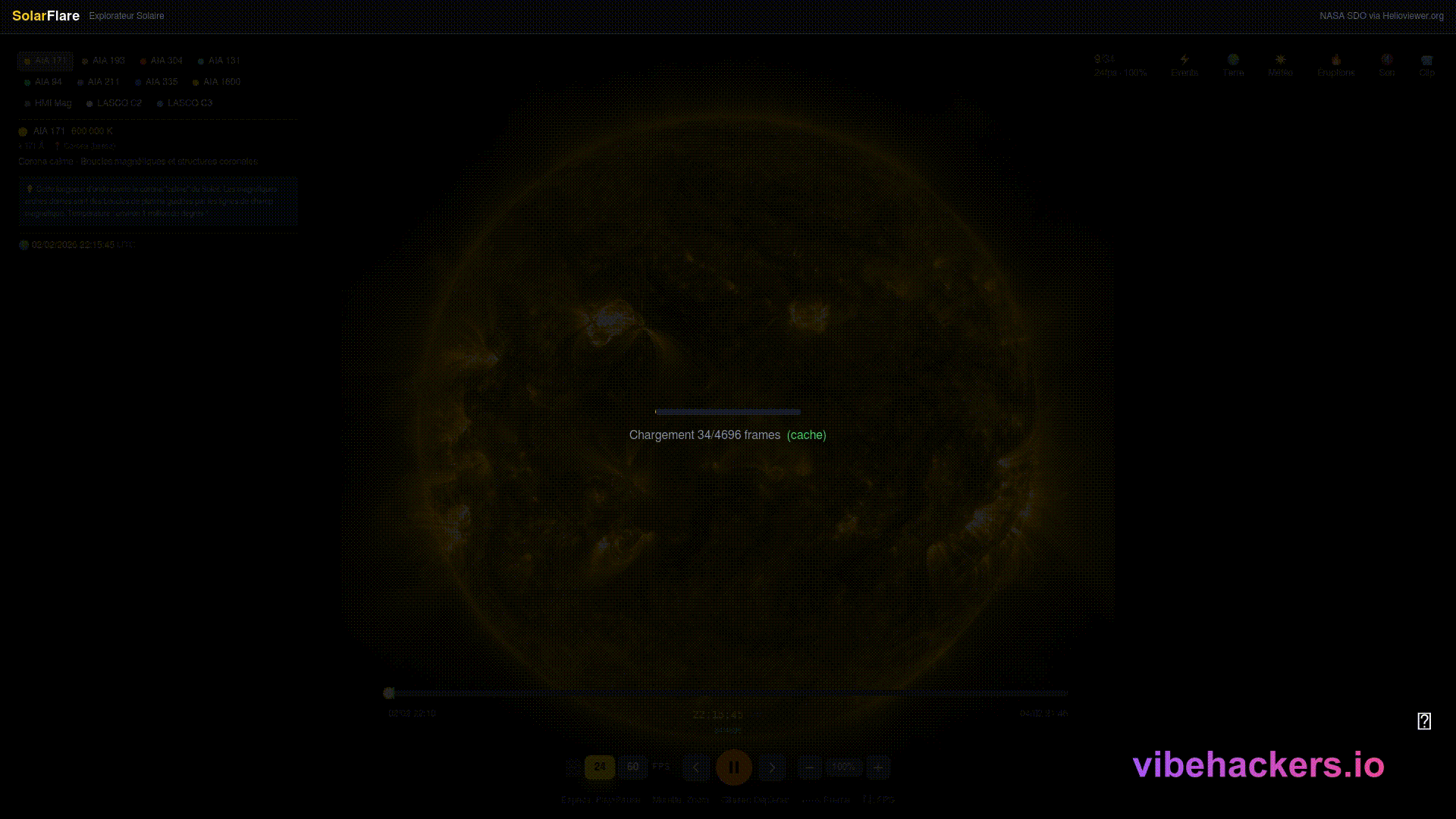1456x819 pixels.
Task: Open the Météo space weather panel
Action: 1280,65
